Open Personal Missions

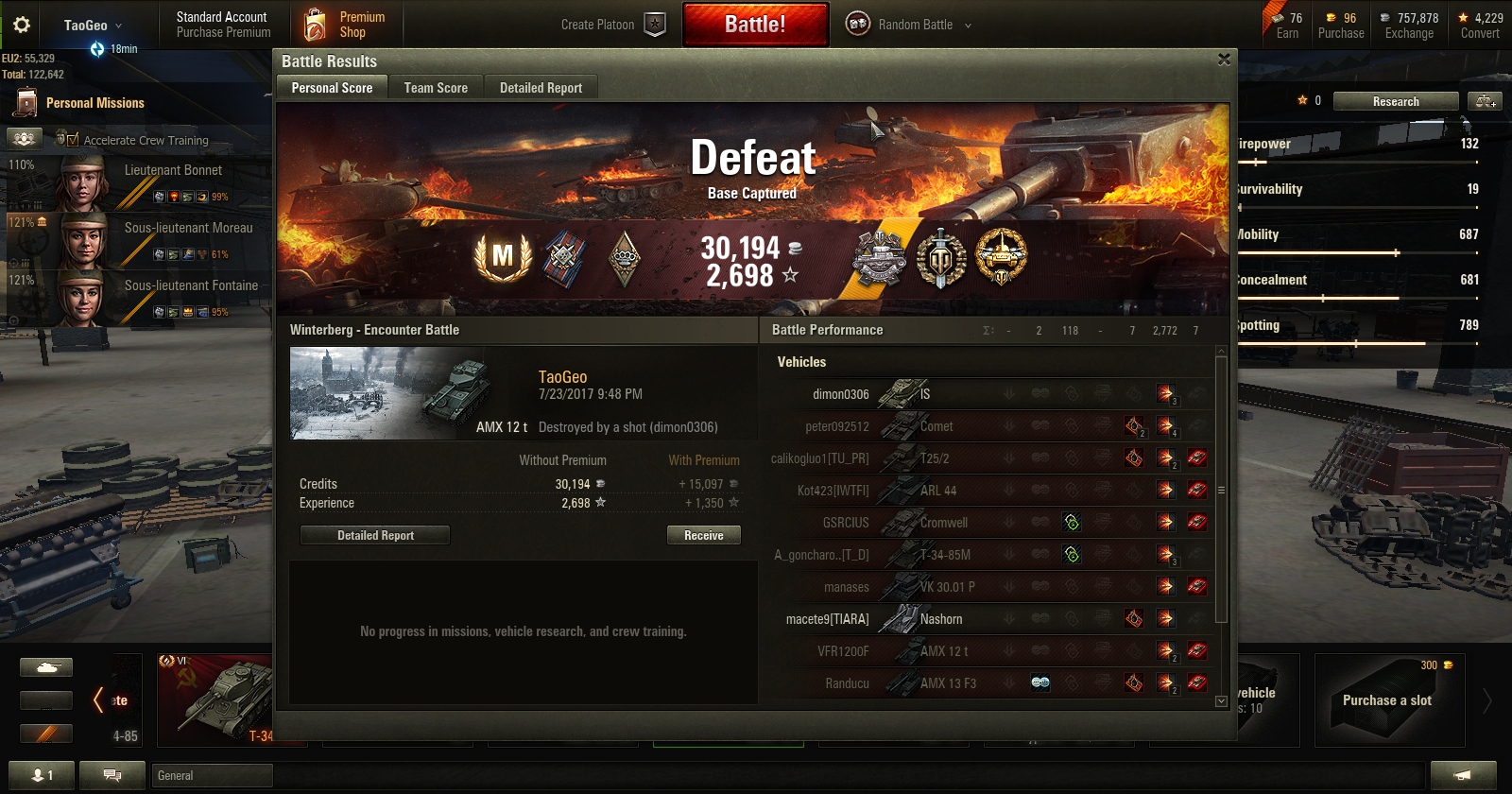[94, 103]
